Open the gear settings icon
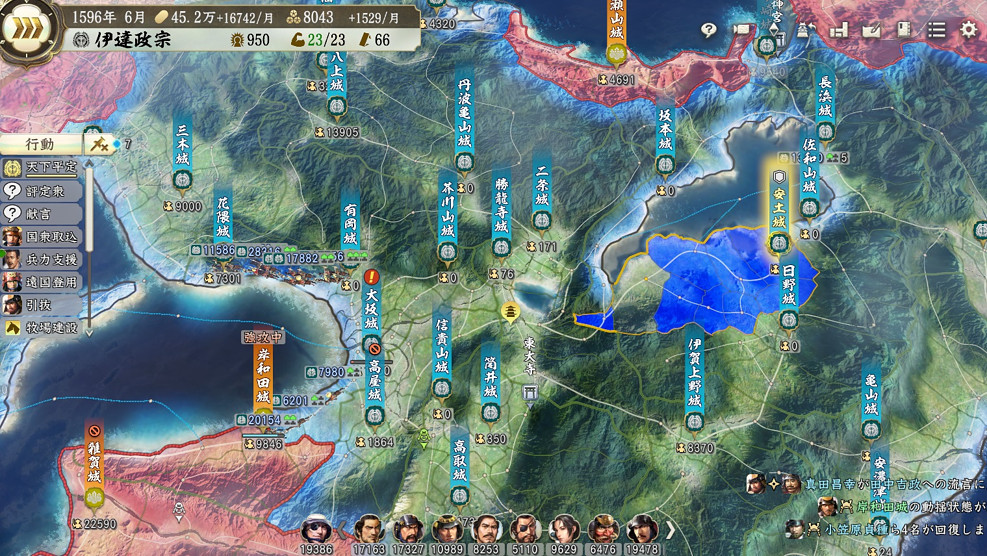 click(x=968, y=30)
